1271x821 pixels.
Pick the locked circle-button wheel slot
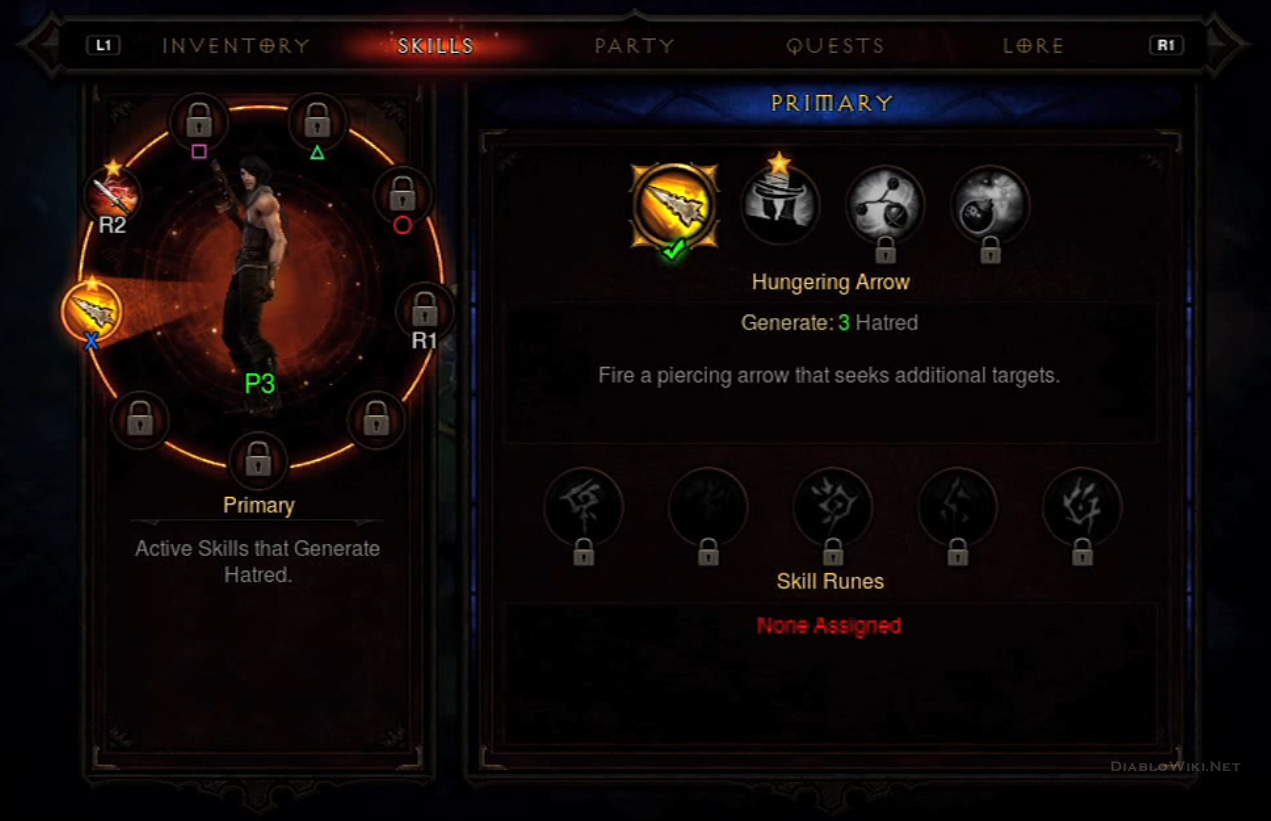[x=403, y=193]
